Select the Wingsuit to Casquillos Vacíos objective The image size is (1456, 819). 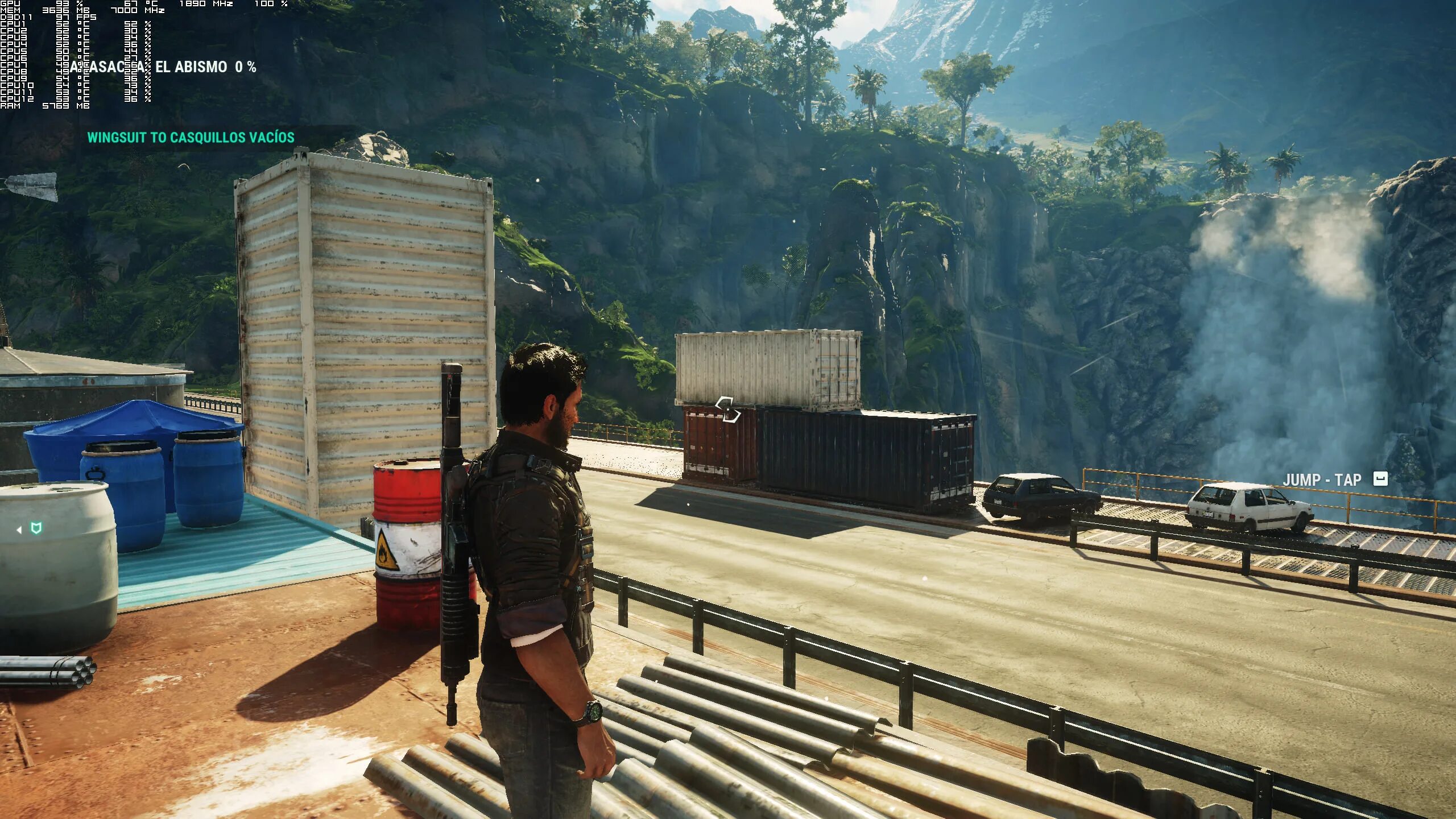point(191,138)
